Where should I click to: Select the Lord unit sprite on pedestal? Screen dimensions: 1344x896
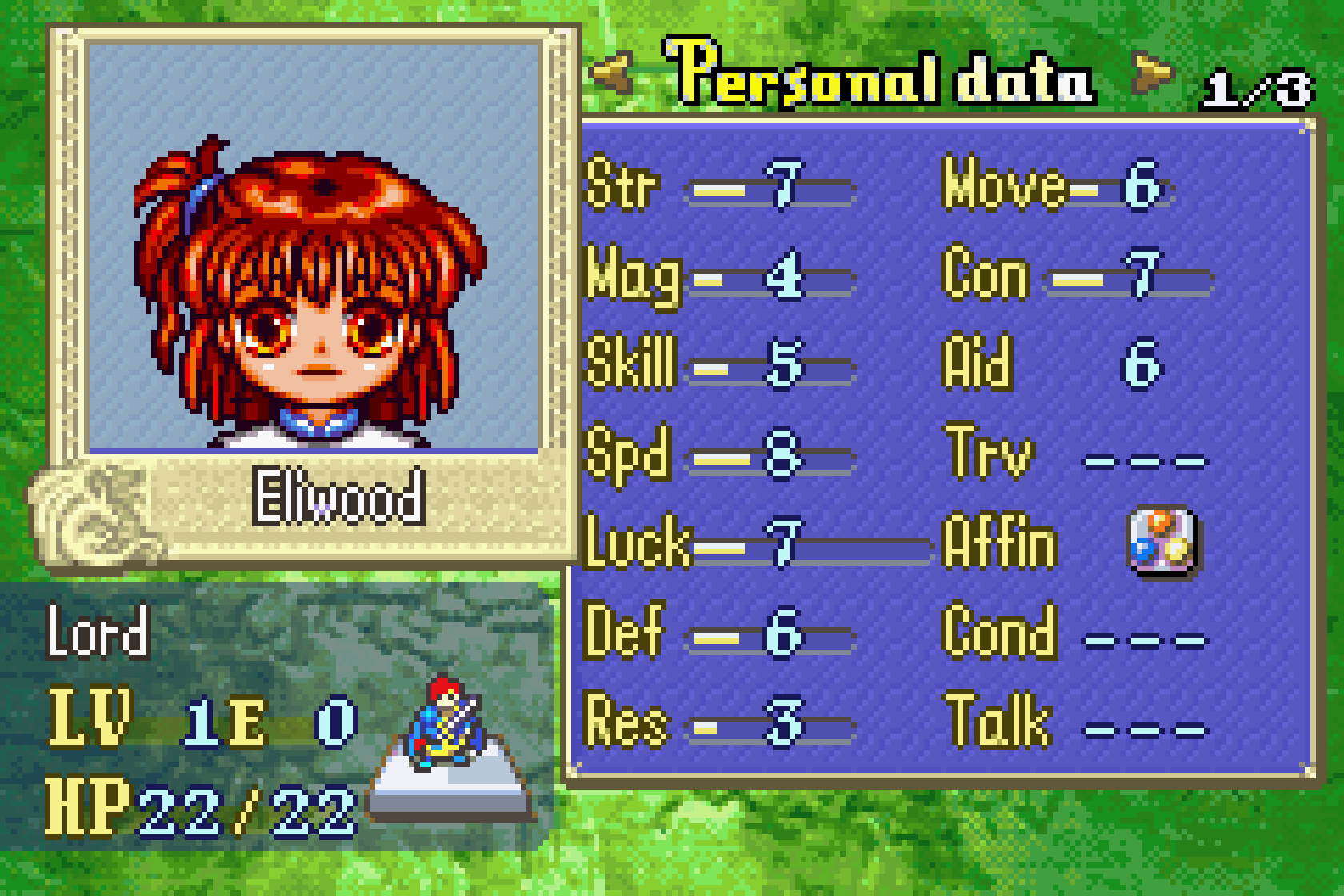click(x=446, y=726)
